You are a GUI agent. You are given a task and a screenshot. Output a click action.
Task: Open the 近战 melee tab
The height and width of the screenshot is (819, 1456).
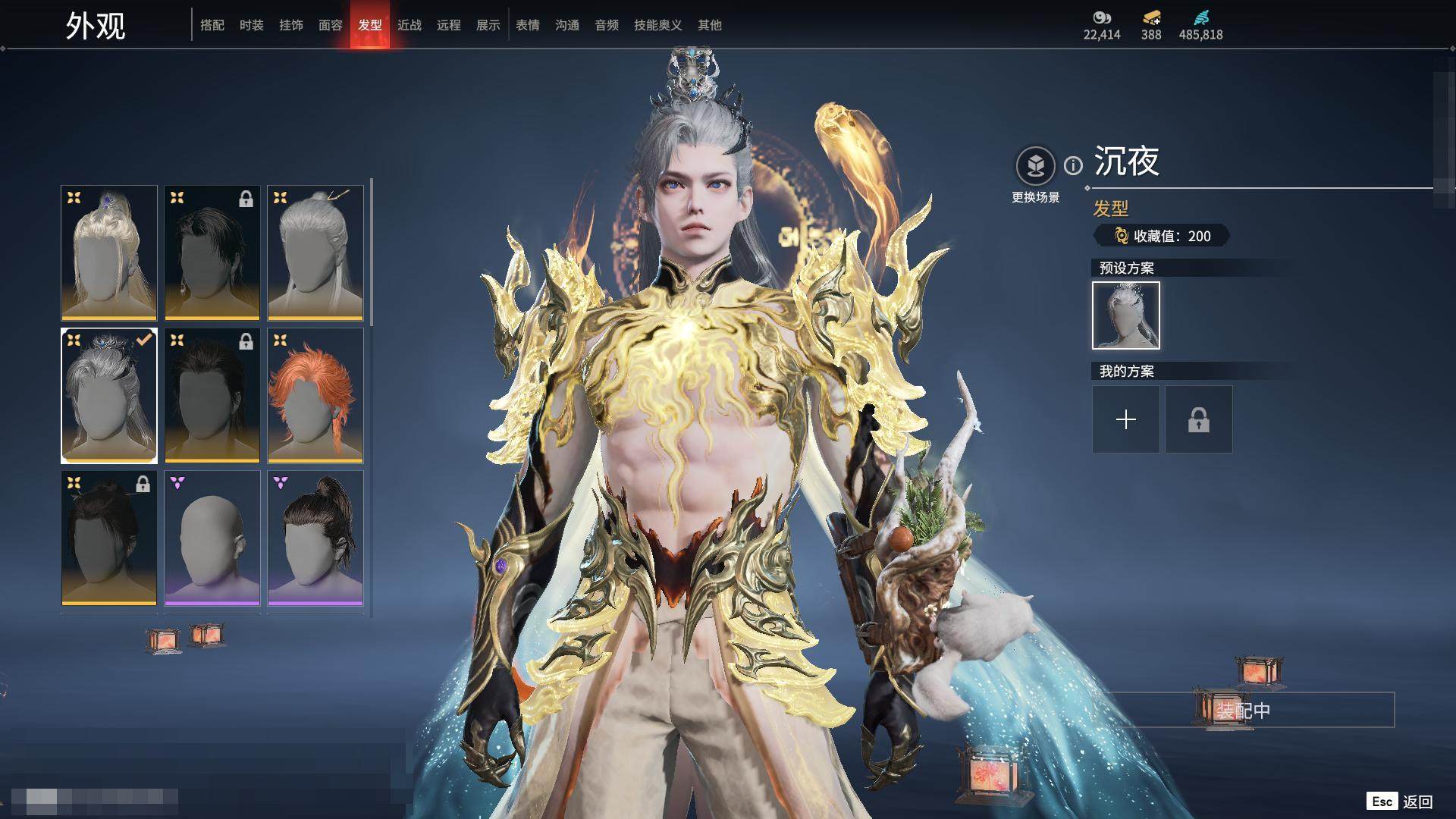[x=409, y=25]
